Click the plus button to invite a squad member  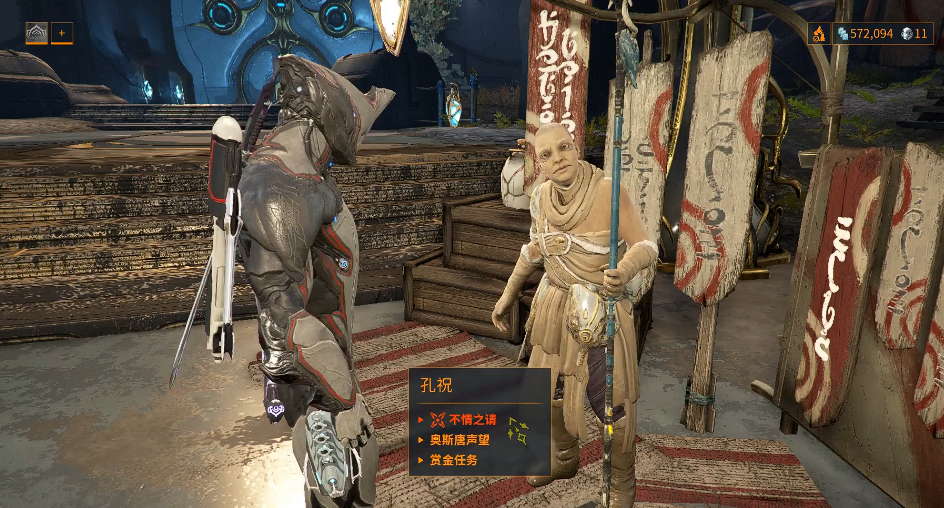click(62, 33)
